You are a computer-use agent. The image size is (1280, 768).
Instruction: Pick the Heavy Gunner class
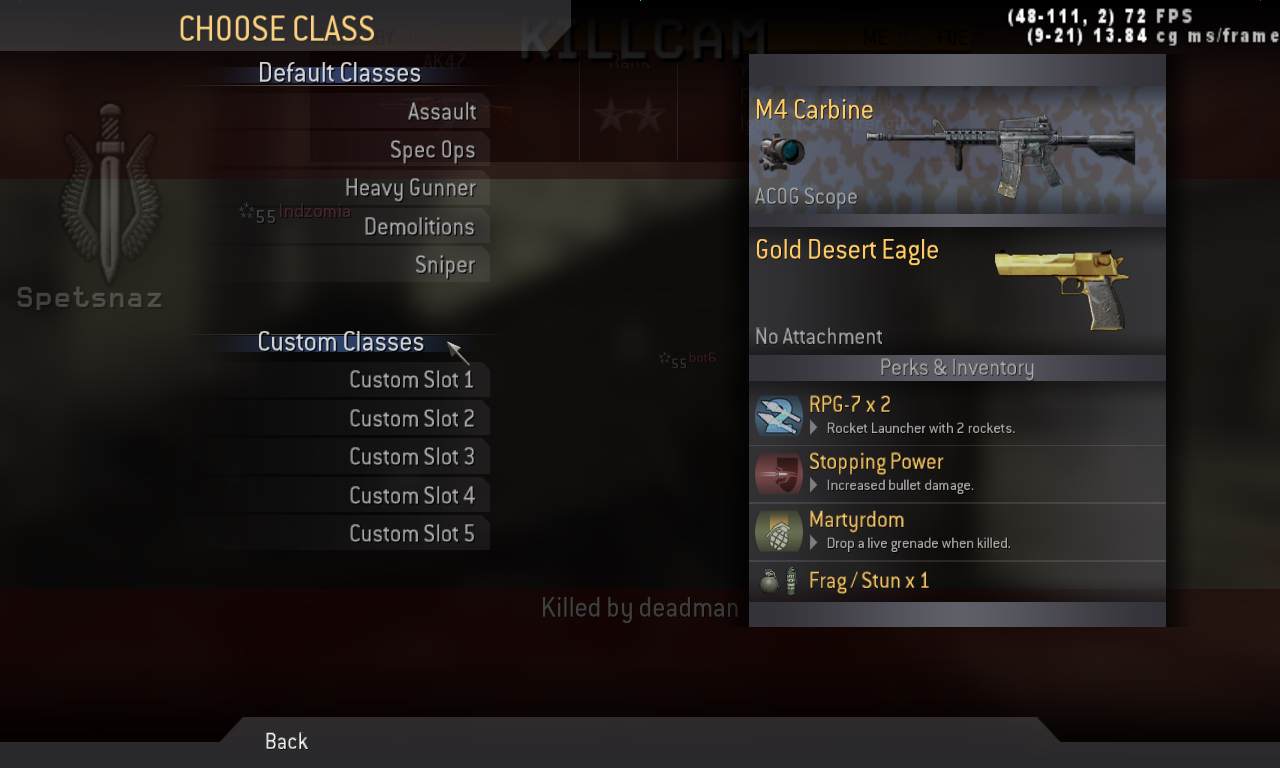click(x=410, y=188)
